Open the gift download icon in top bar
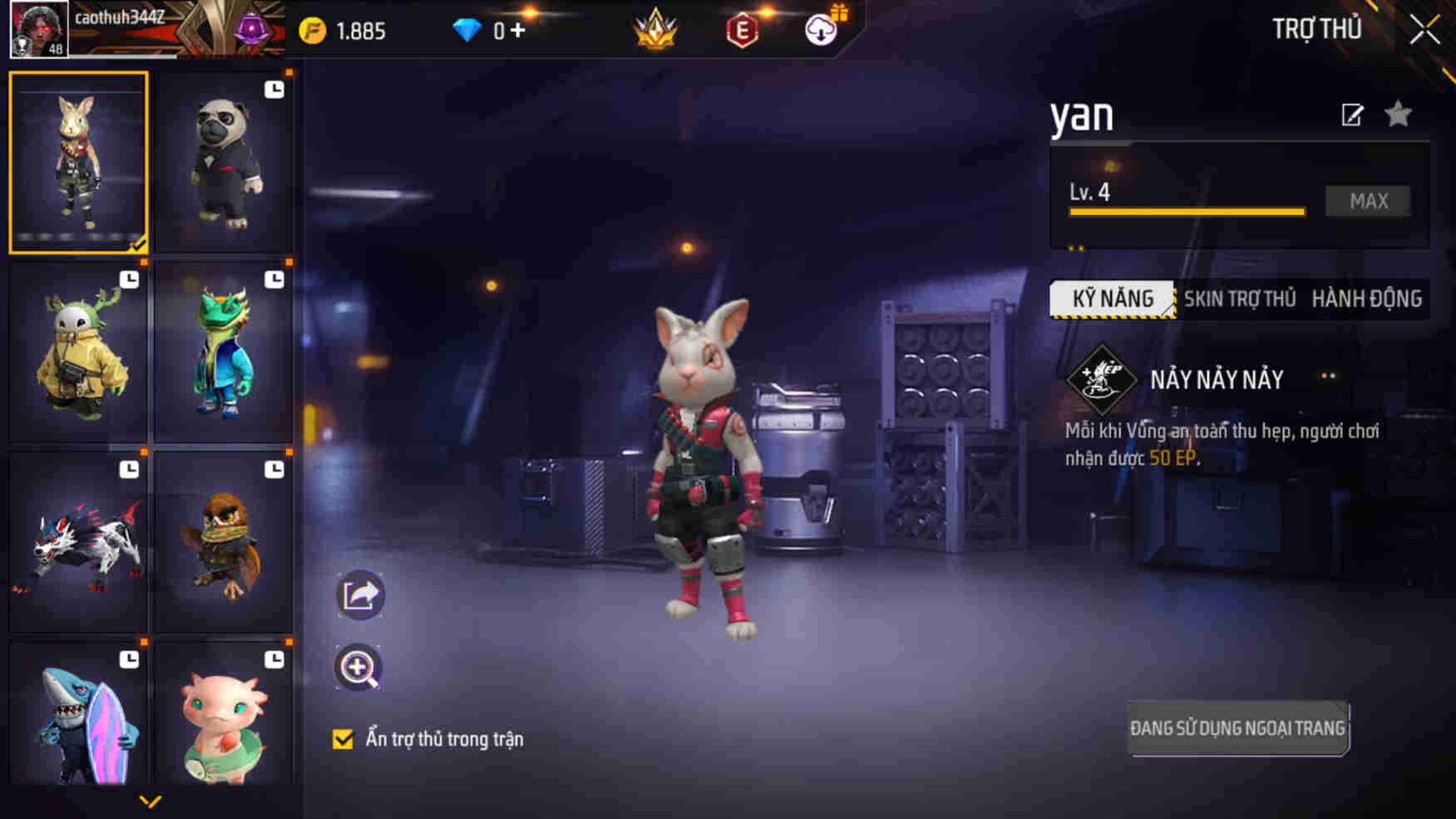 822,32
